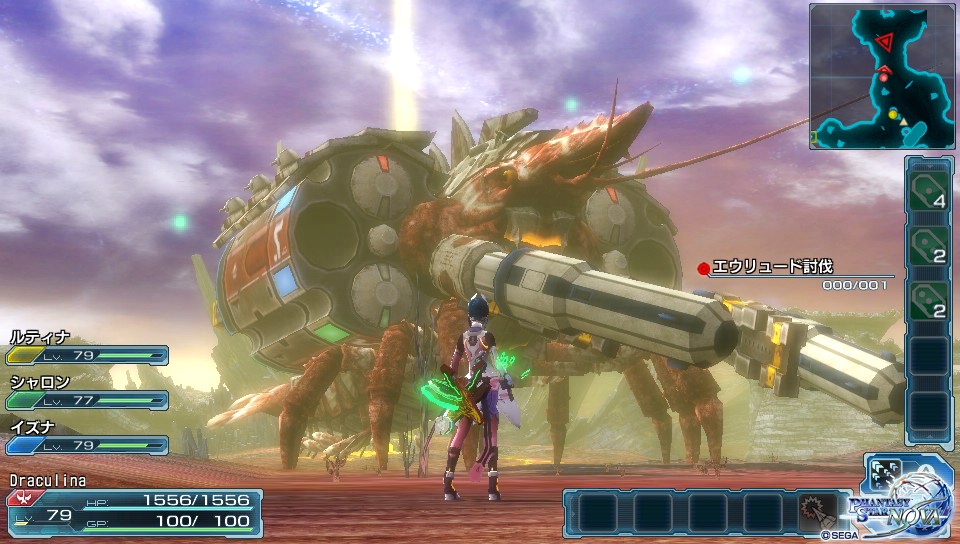Activate the weapon burst skill icon

coord(816,512)
